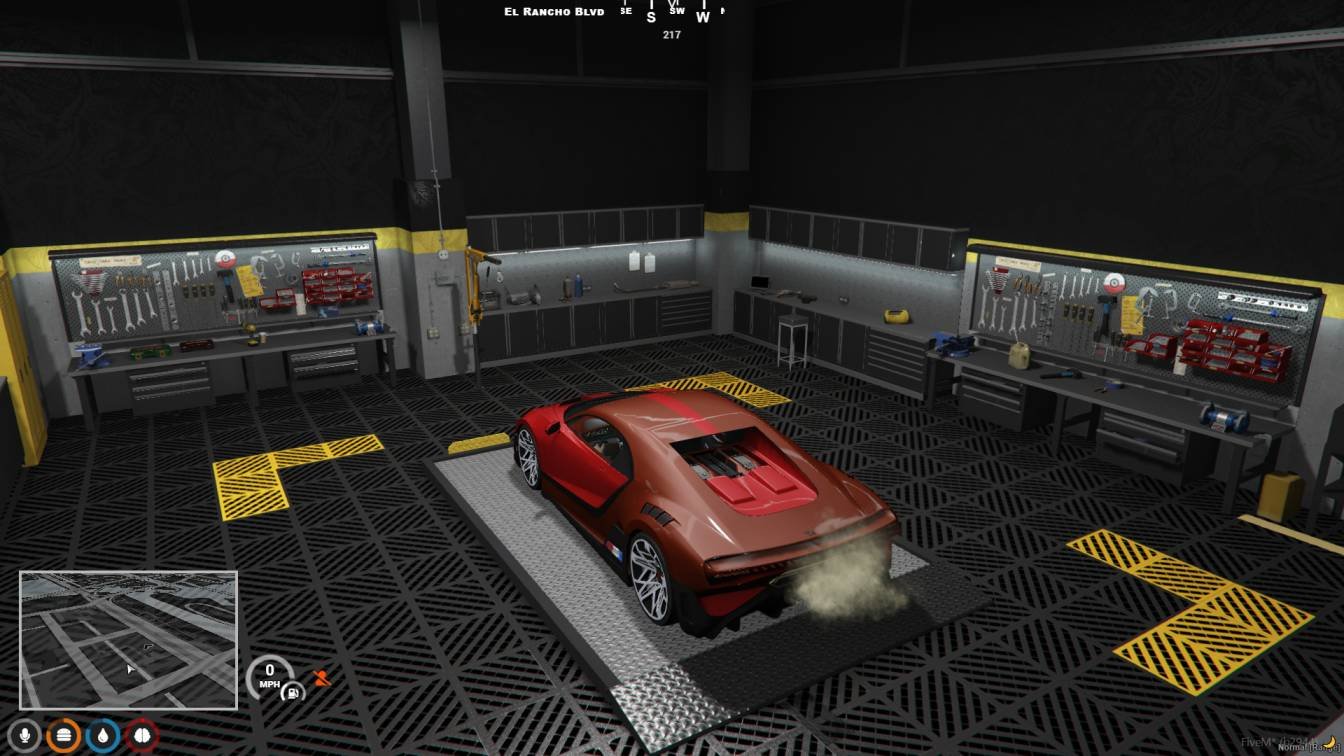Toggle the microphone mute indicator
The image size is (1344, 756).
click(24, 735)
